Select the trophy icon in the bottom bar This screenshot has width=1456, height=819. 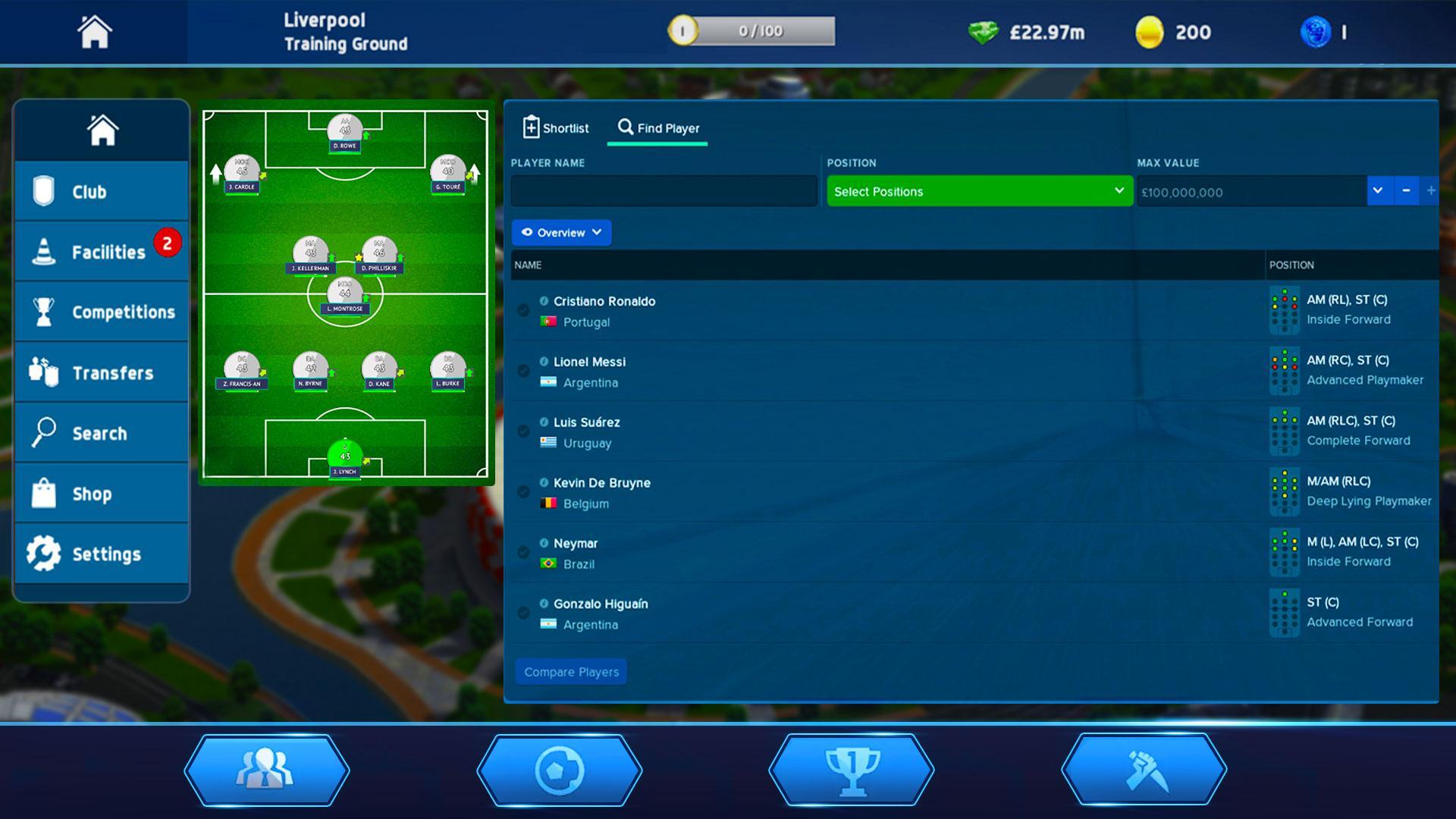pyautogui.click(x=852, y=770)
